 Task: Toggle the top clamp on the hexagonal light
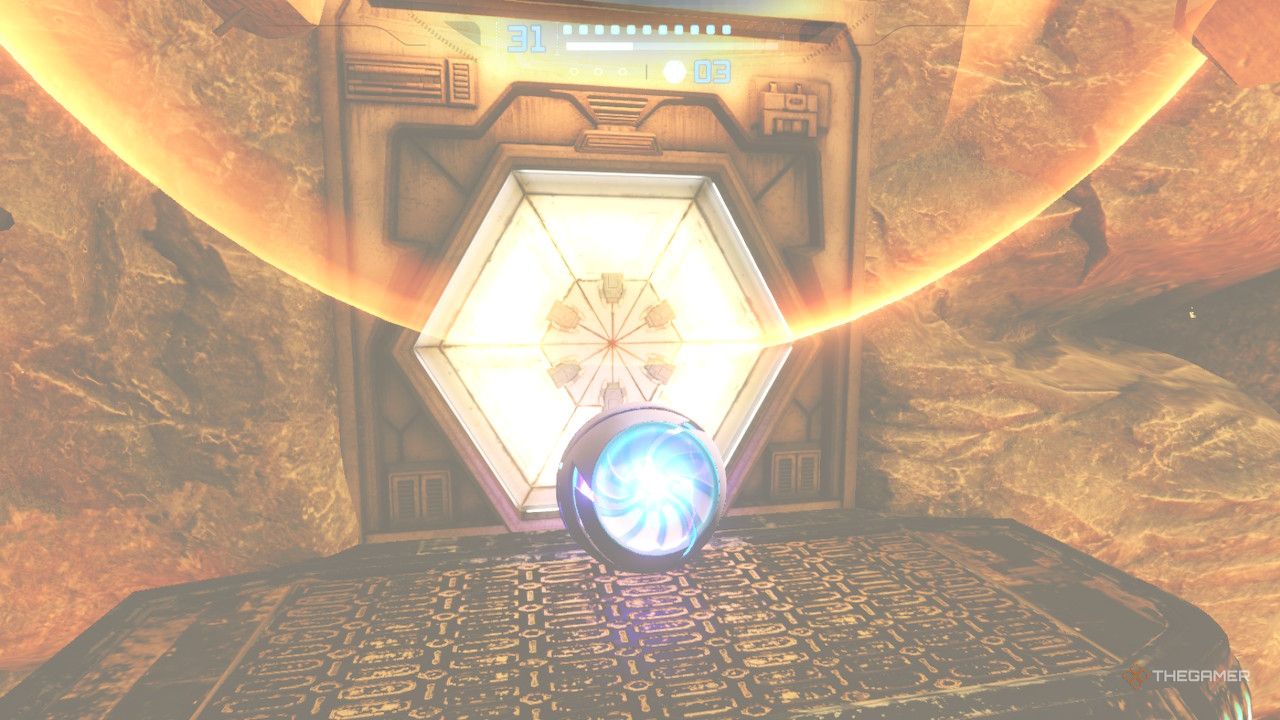(x=612, y=285)
